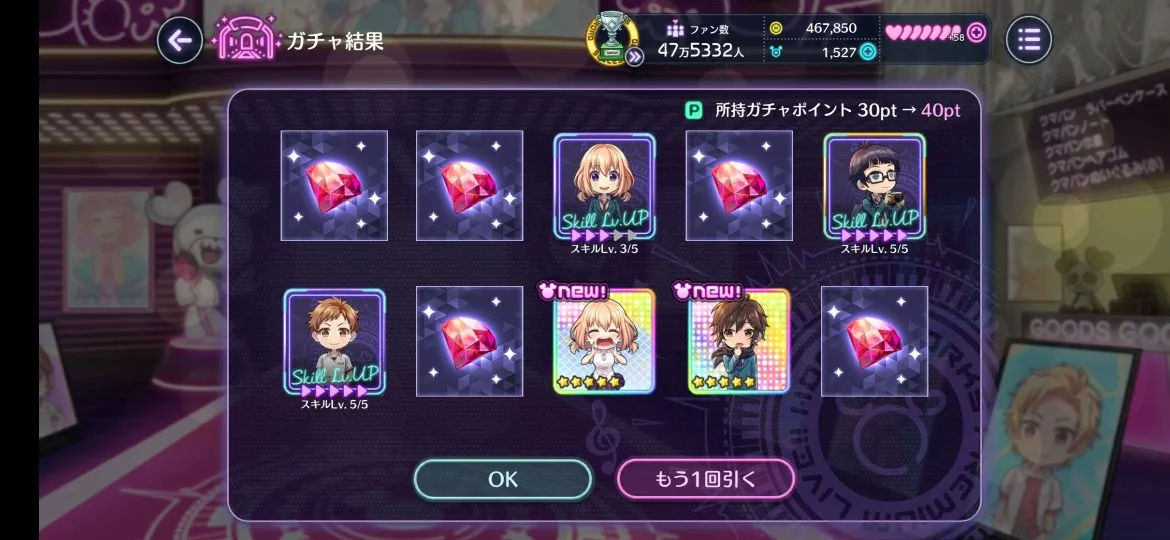This screenshot has width=1170, height=540.
Task: Add hearts with the pink plus icon
Action: 976,32
